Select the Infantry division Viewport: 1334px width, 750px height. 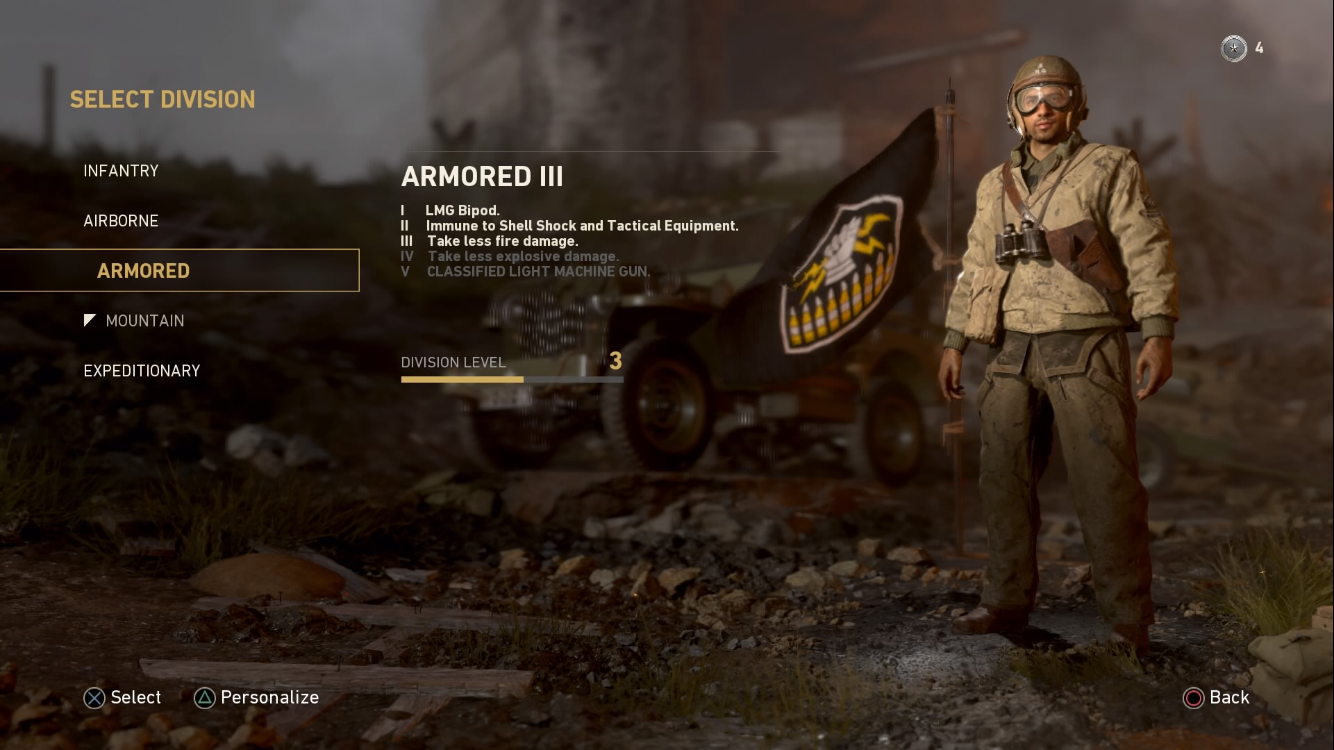pyautogui.click(x=121, y=171)
